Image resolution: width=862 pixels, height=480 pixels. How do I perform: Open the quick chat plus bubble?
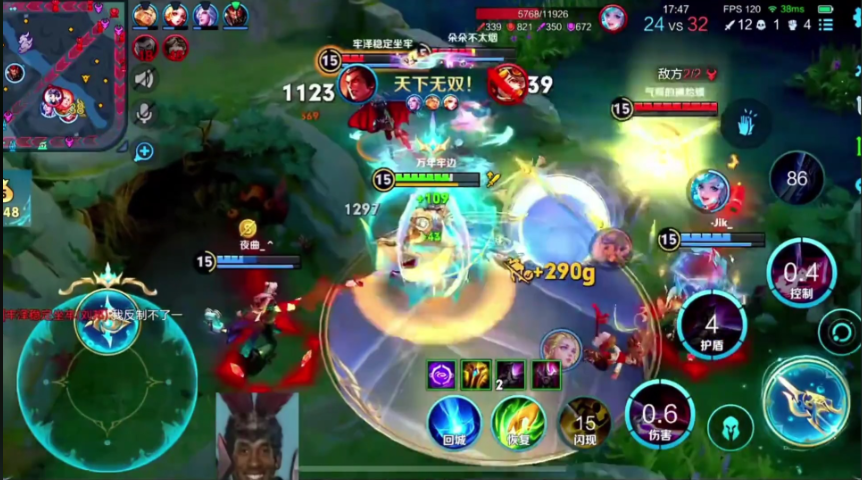[x=145, y=151]
